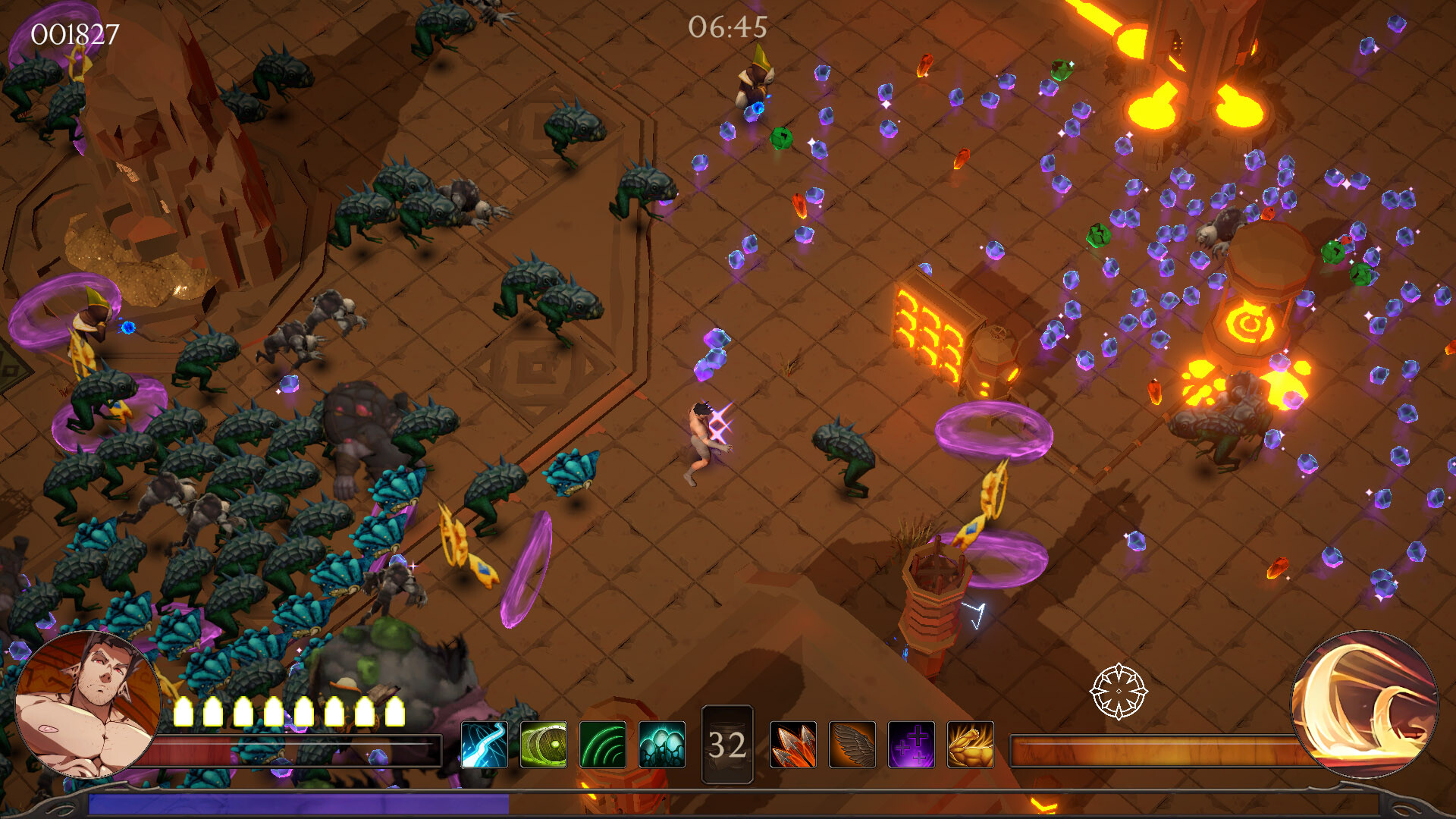The height and width of the screenshot is (819, 1456).
Task: Click the match timer showing 06:45
Action: pos(727,28)
